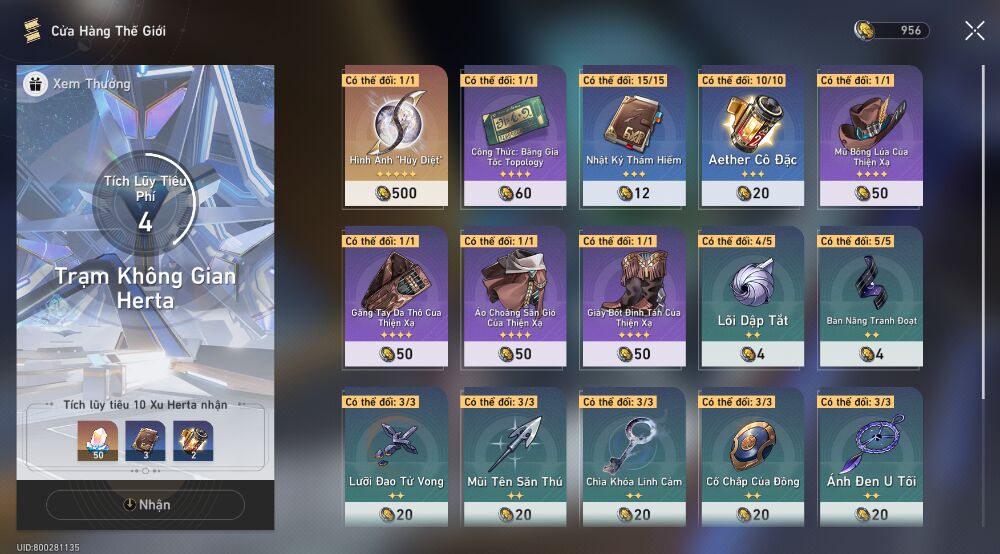Select the Ánh Đen U Tối item
The image size is (1000, 554).
(870, 457)
